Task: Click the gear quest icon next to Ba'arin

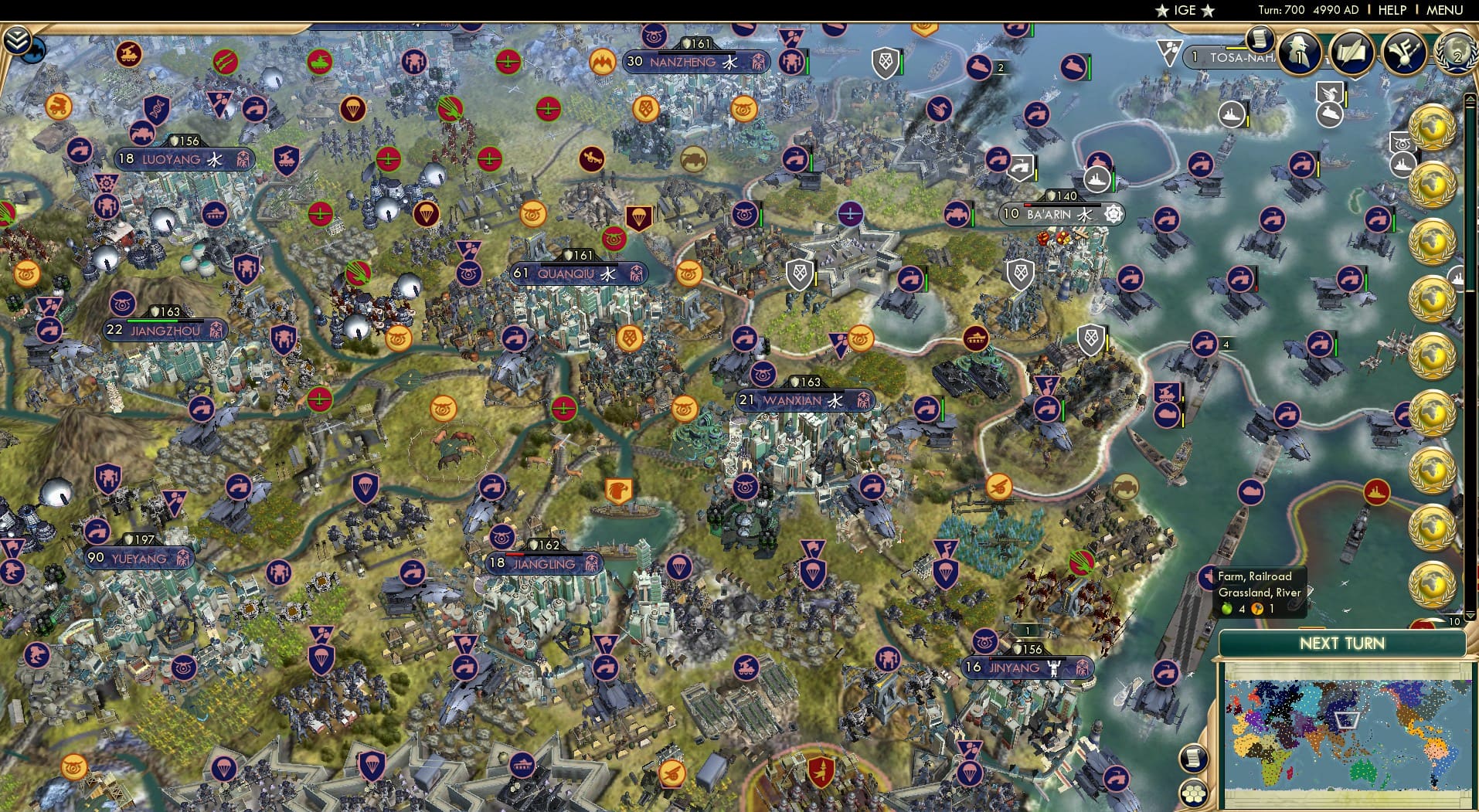Action: coord(1113,215)
